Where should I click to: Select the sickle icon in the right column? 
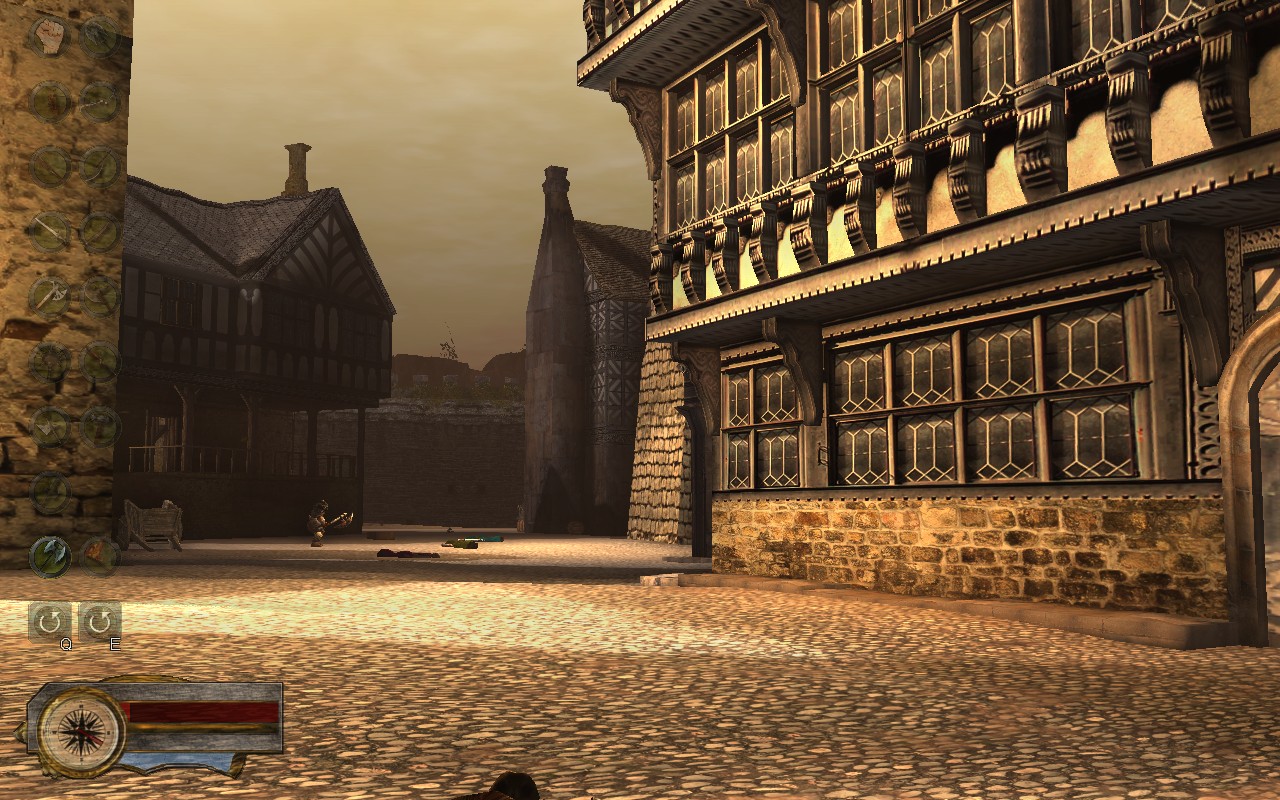[98, 164]
